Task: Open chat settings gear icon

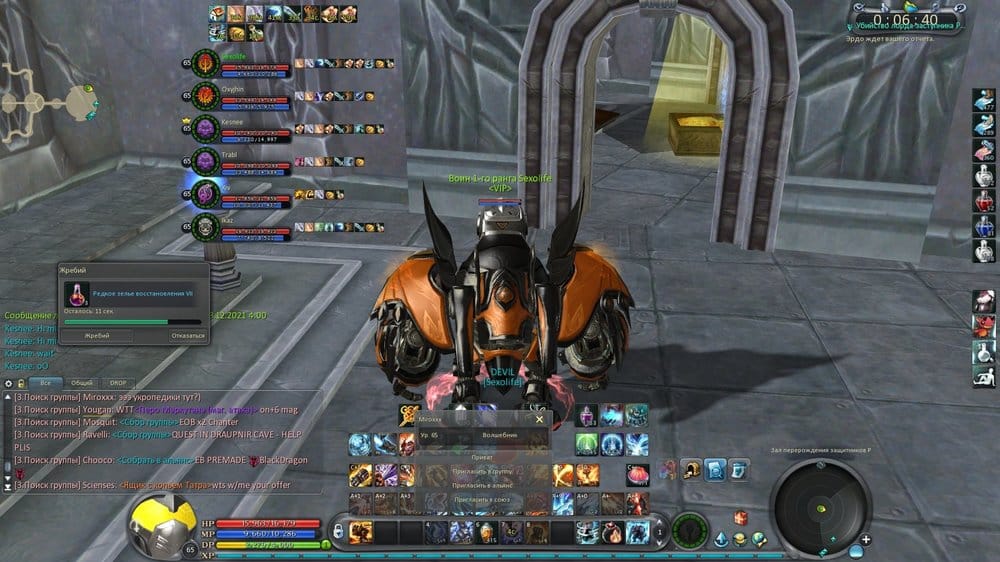Action: [x=9, y=383]
